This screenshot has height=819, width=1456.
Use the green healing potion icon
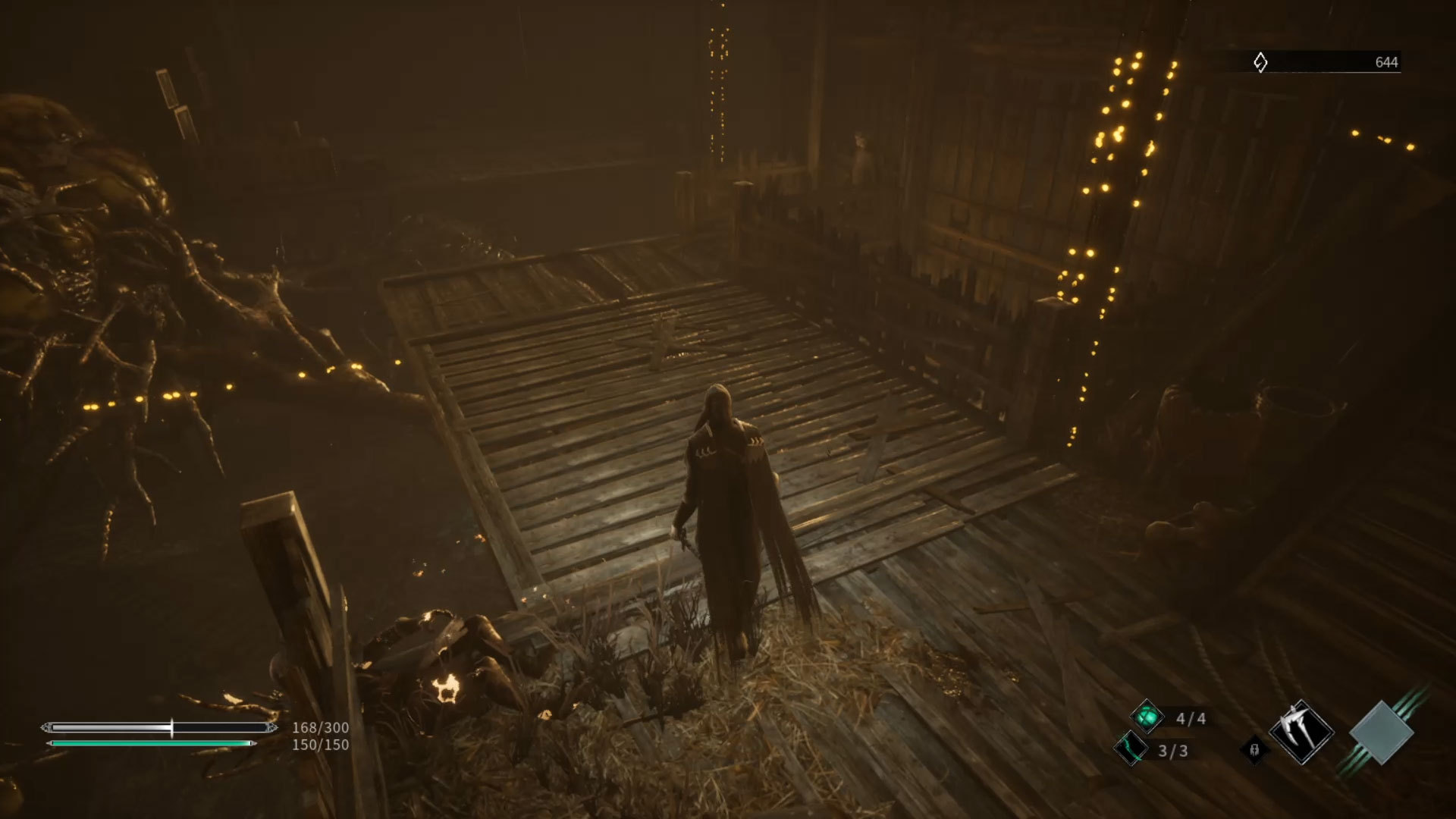pyautogui.click(x=1147, y=717)
